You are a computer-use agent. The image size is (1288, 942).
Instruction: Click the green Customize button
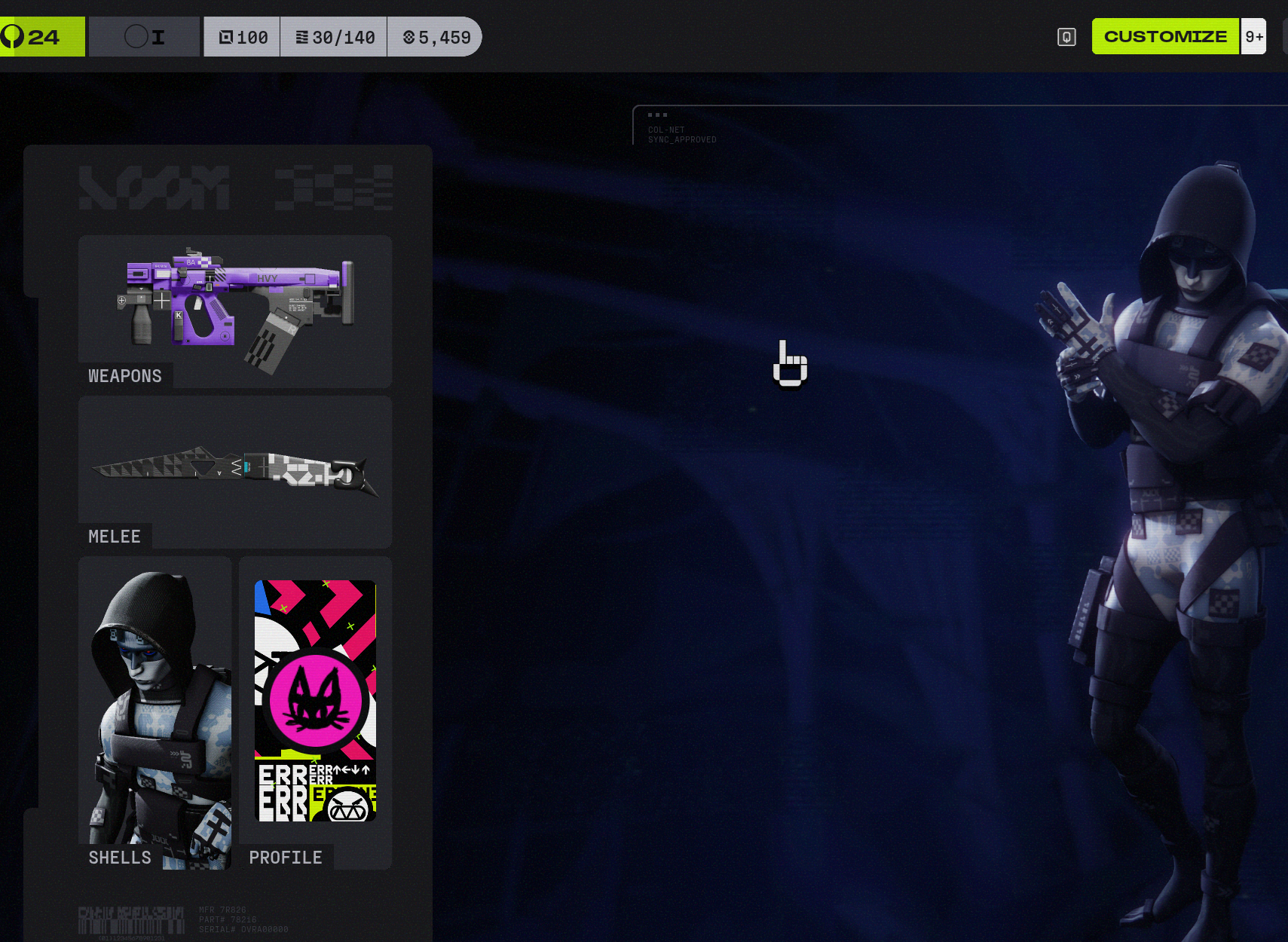coord(1164,36)
